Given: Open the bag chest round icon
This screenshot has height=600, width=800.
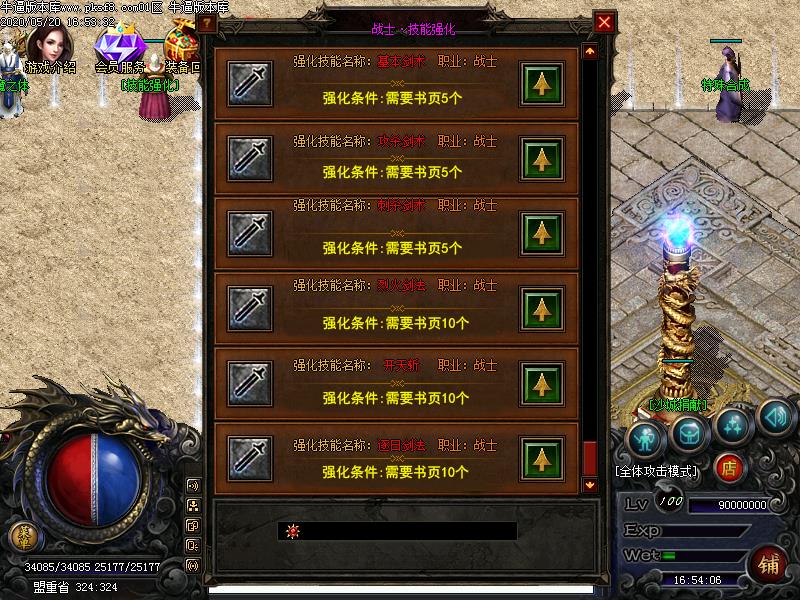Looking at the screenshot, I should click(x=689, y=432).
